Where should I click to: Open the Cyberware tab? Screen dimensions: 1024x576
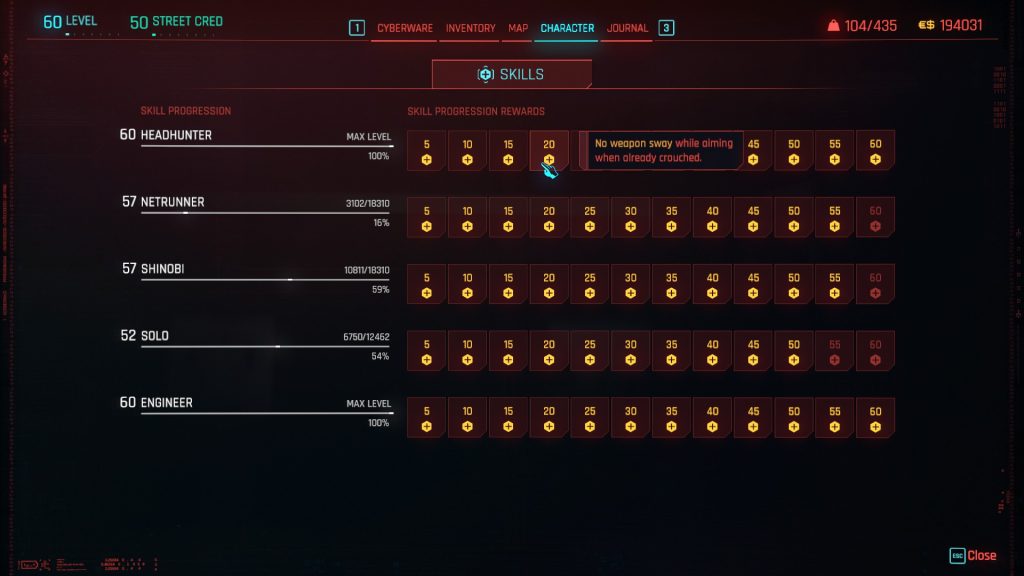[x=404, y=28]
